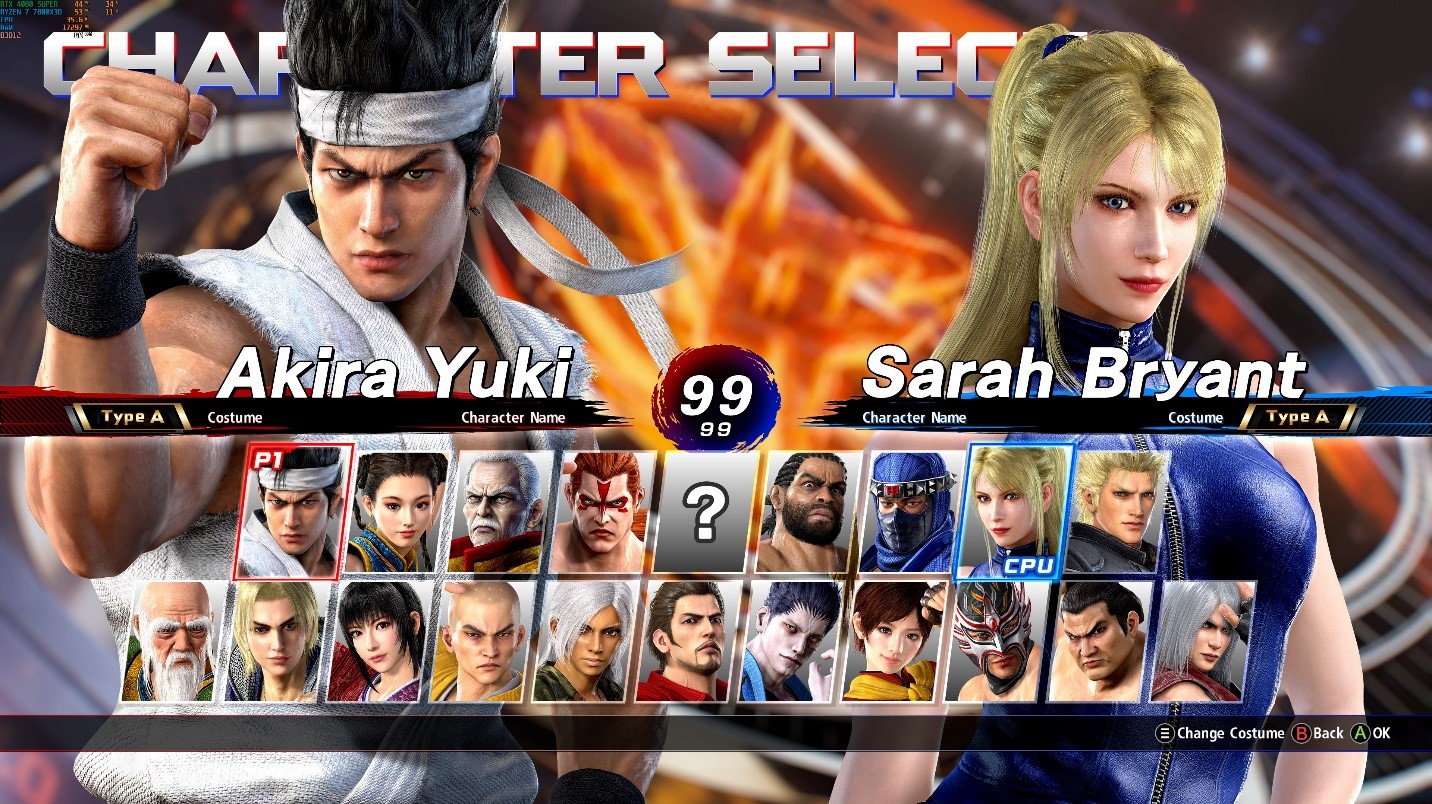Choose Eileen, the smiling short-haired girl
The image size is (1432, 804).
click(x=893, y=641)
